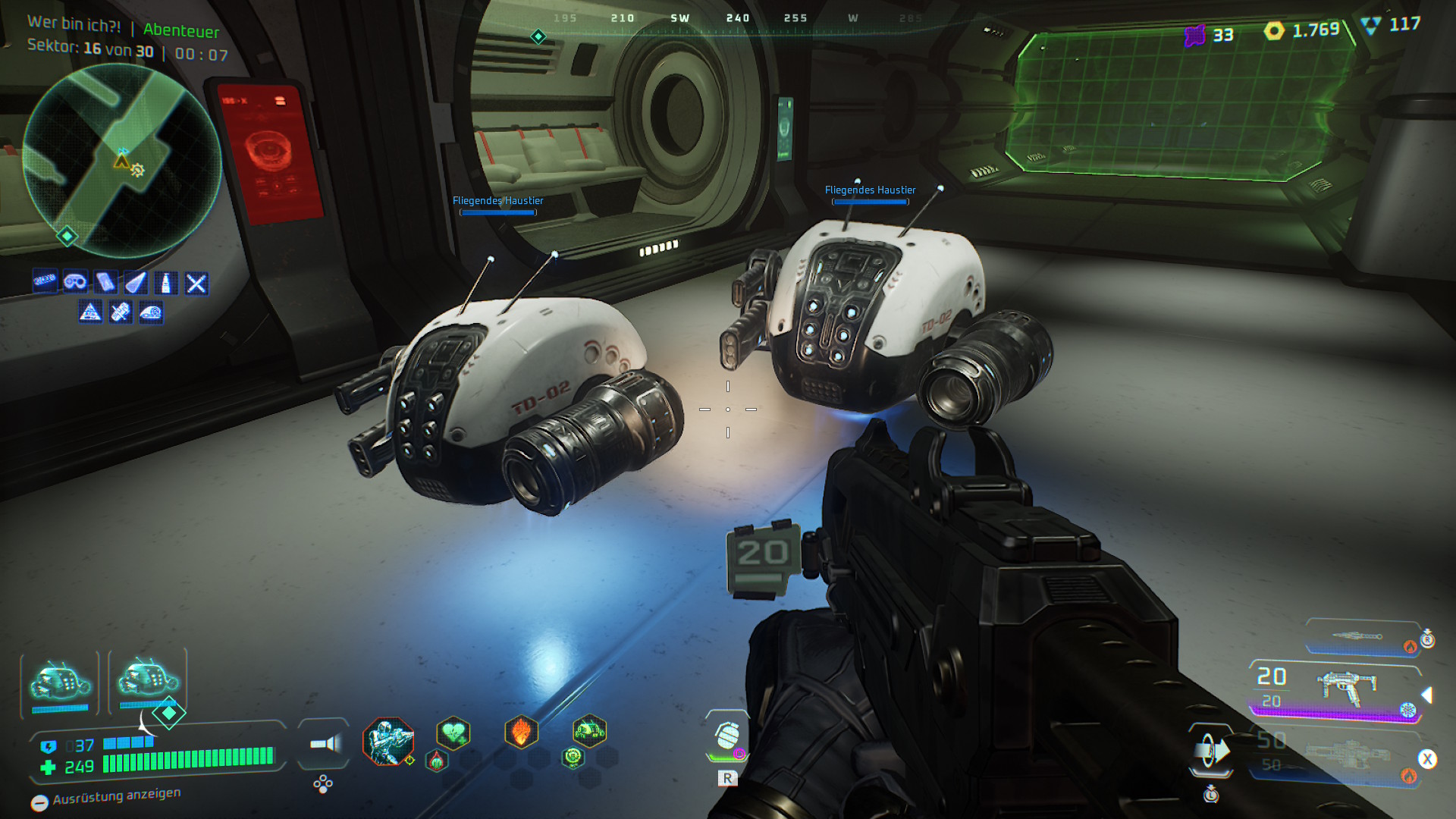Image resolution: width=1456 pixels, height=819 pixels.
Task: Click the purple shard currency icon
Action: (x=1194, y=35)
